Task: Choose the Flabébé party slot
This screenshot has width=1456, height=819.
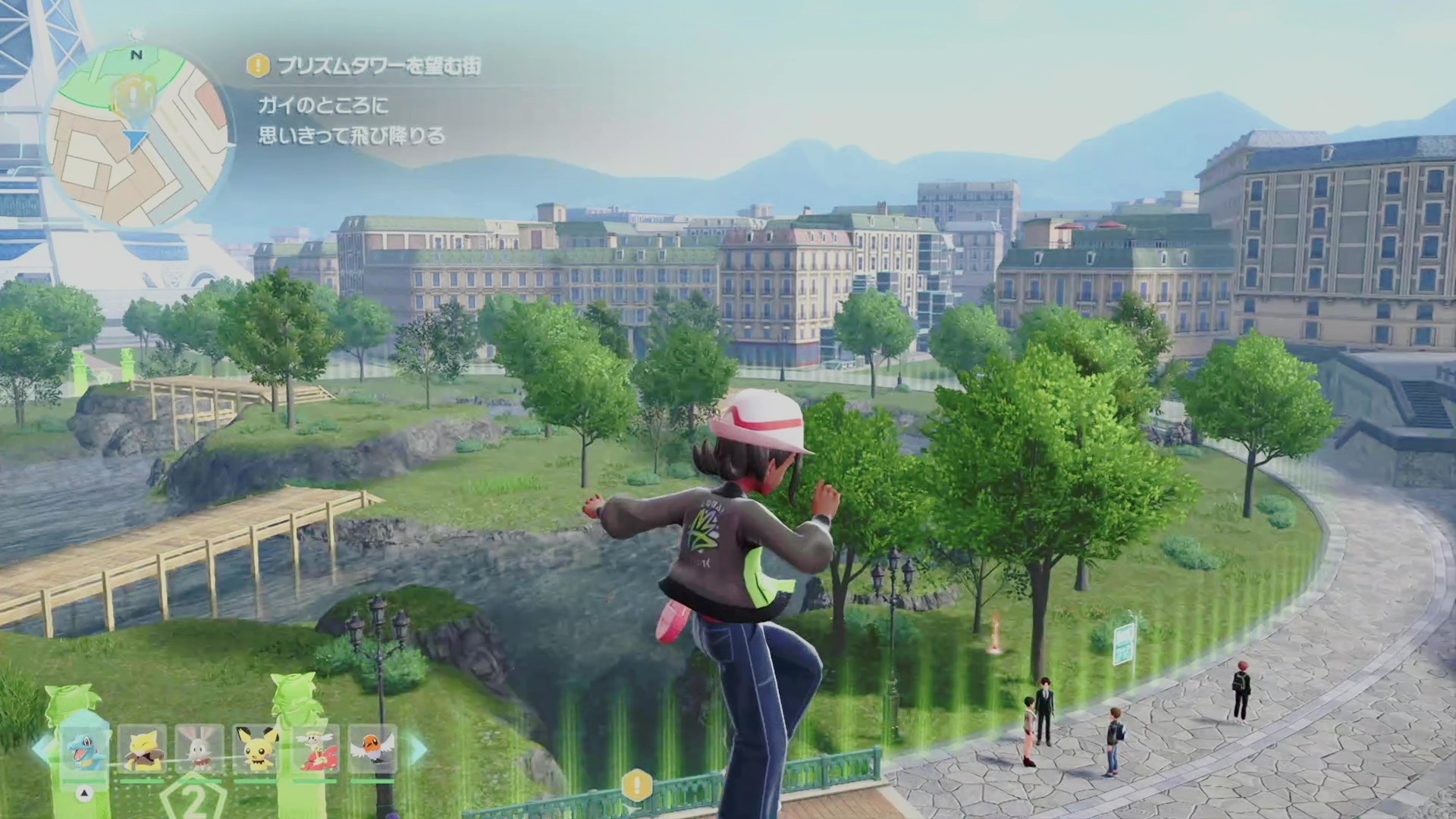Action: pyautogui.click(x=314, y=749)
